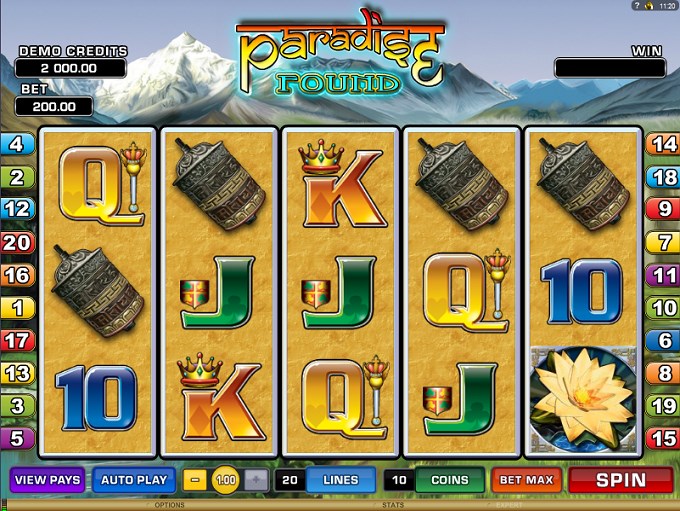The width and height of the screenshot is (680, 511).
Task: Click the Lines button
Action: [x=340, y=480]
